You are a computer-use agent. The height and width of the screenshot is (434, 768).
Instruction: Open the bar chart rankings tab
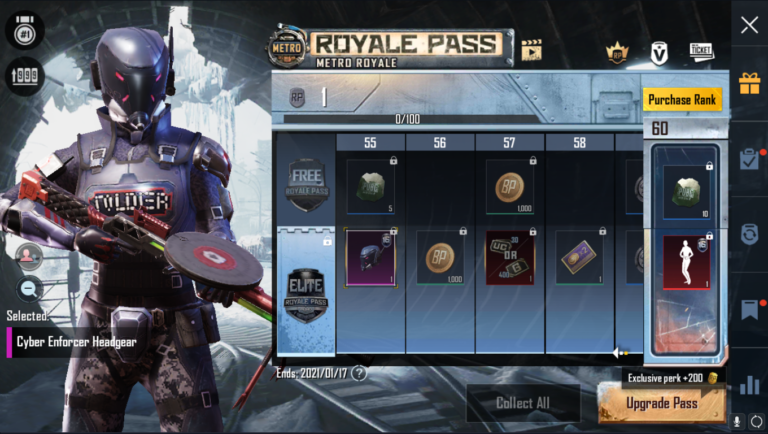(749, 385)
